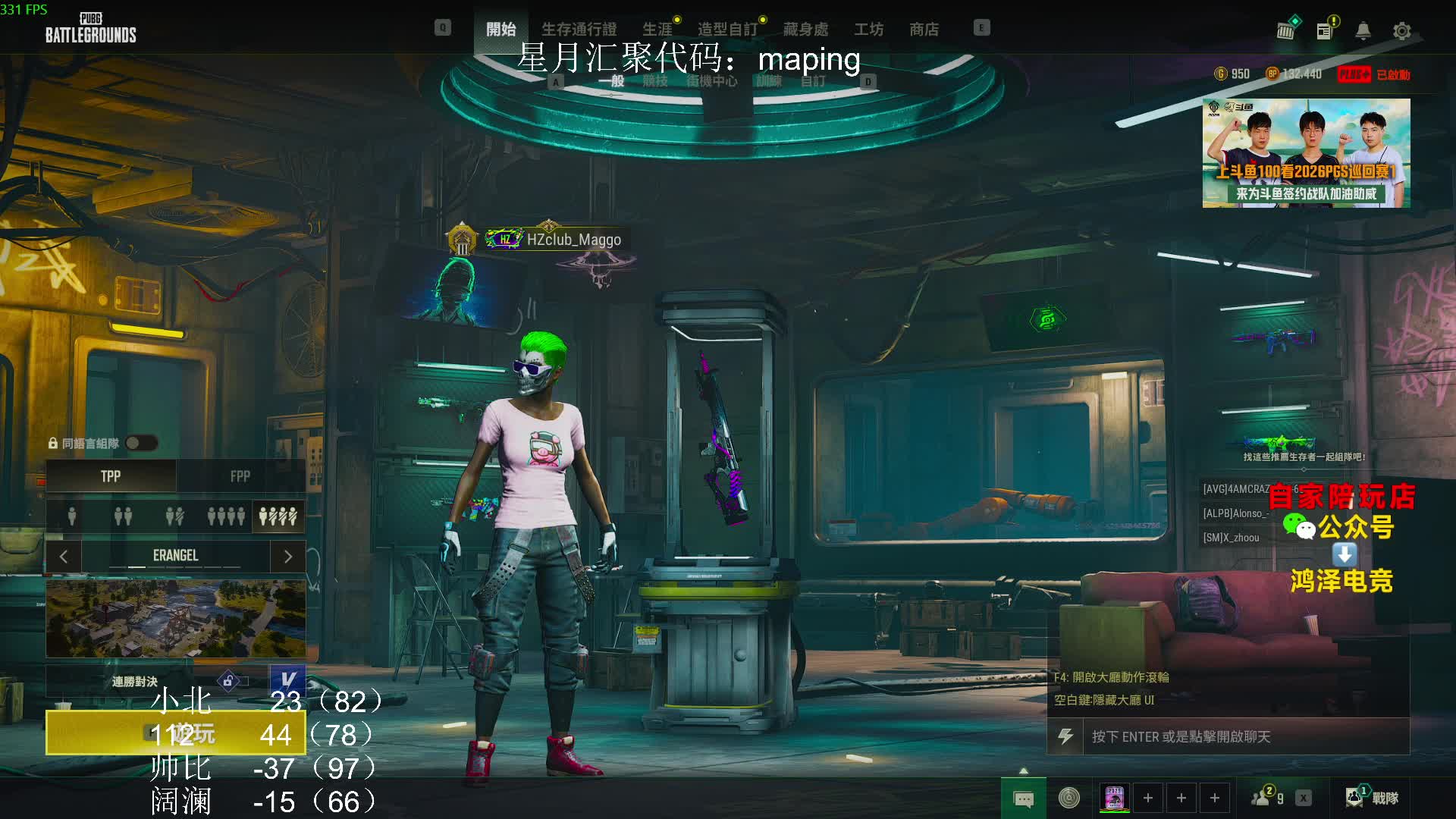Click the chat input field
This screenshot has height=819, width=1456.
tap(1244, 736)
